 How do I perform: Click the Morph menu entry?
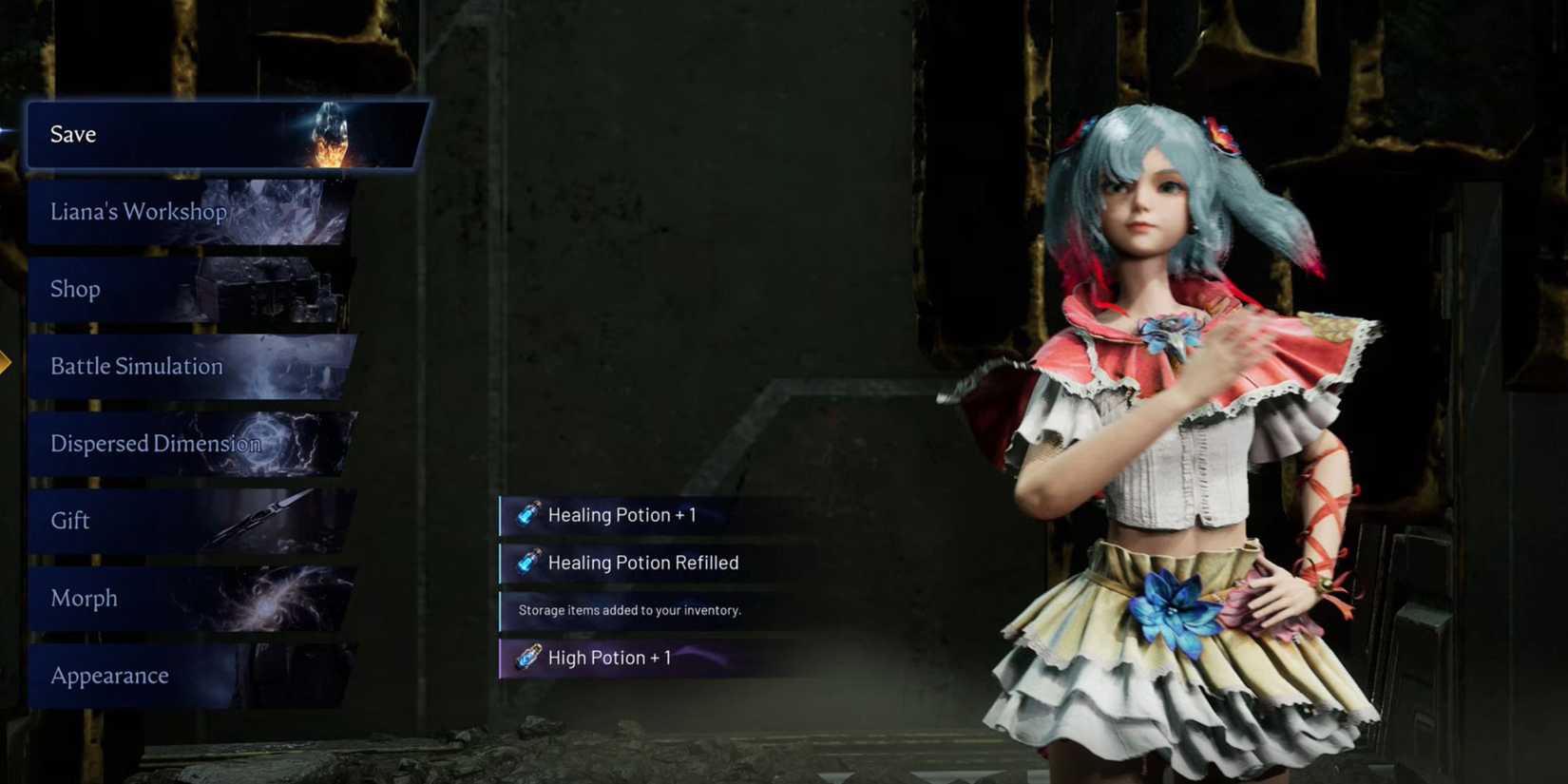84,597
